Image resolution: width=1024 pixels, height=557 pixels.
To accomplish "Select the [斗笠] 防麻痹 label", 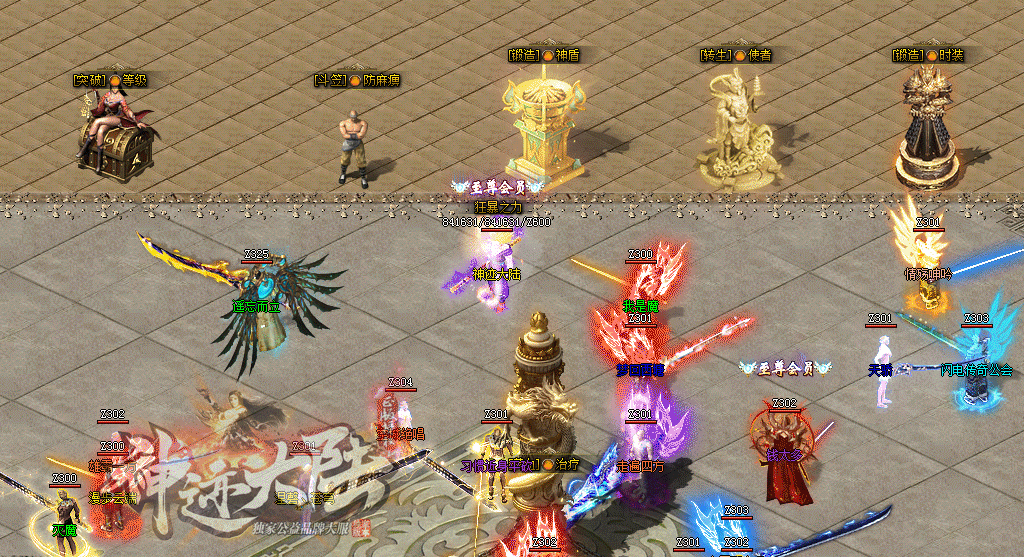I will tap(357, 80).
